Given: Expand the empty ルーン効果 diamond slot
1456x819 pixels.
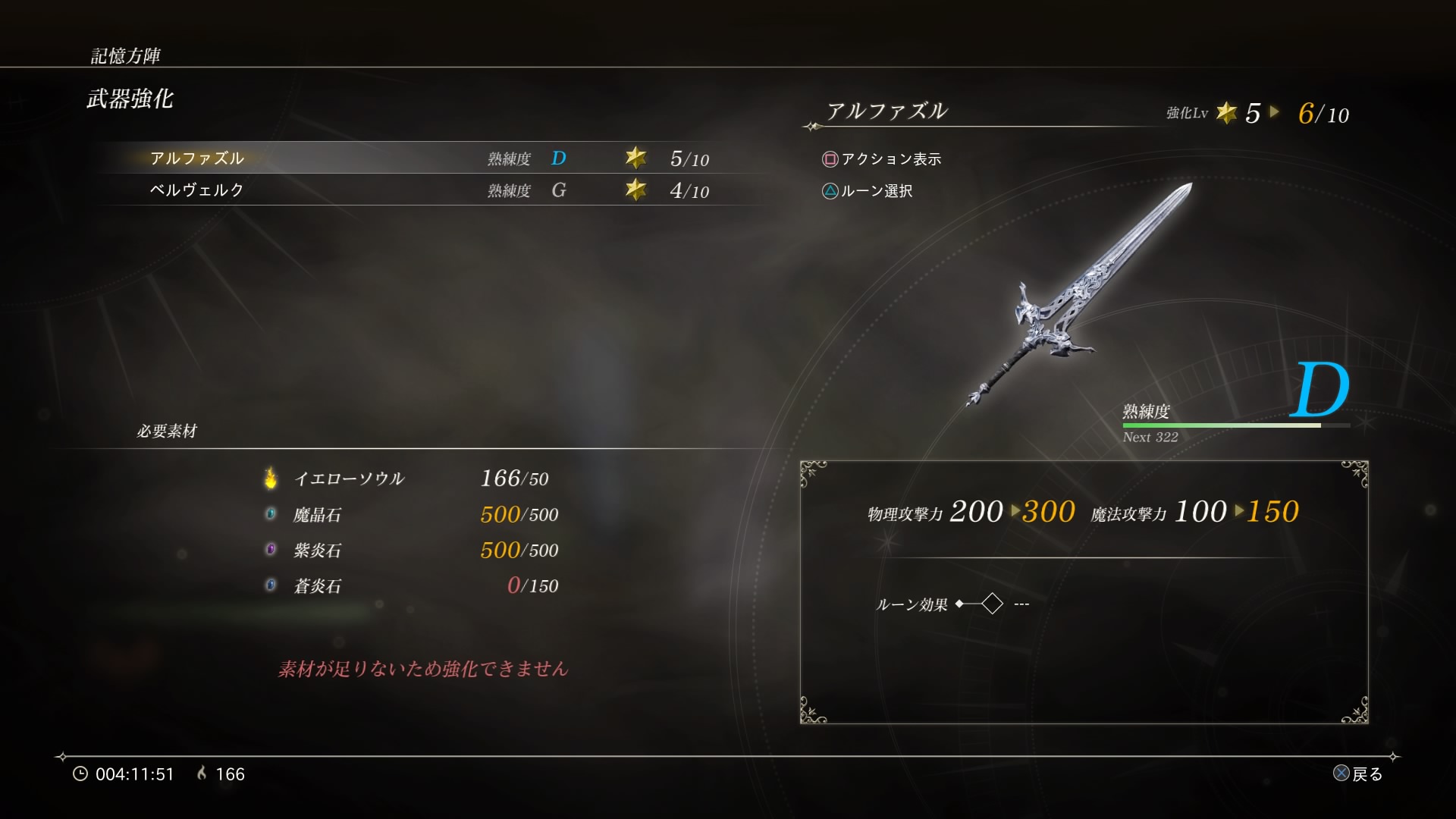Looking at the screenshot, I should 992,603.
